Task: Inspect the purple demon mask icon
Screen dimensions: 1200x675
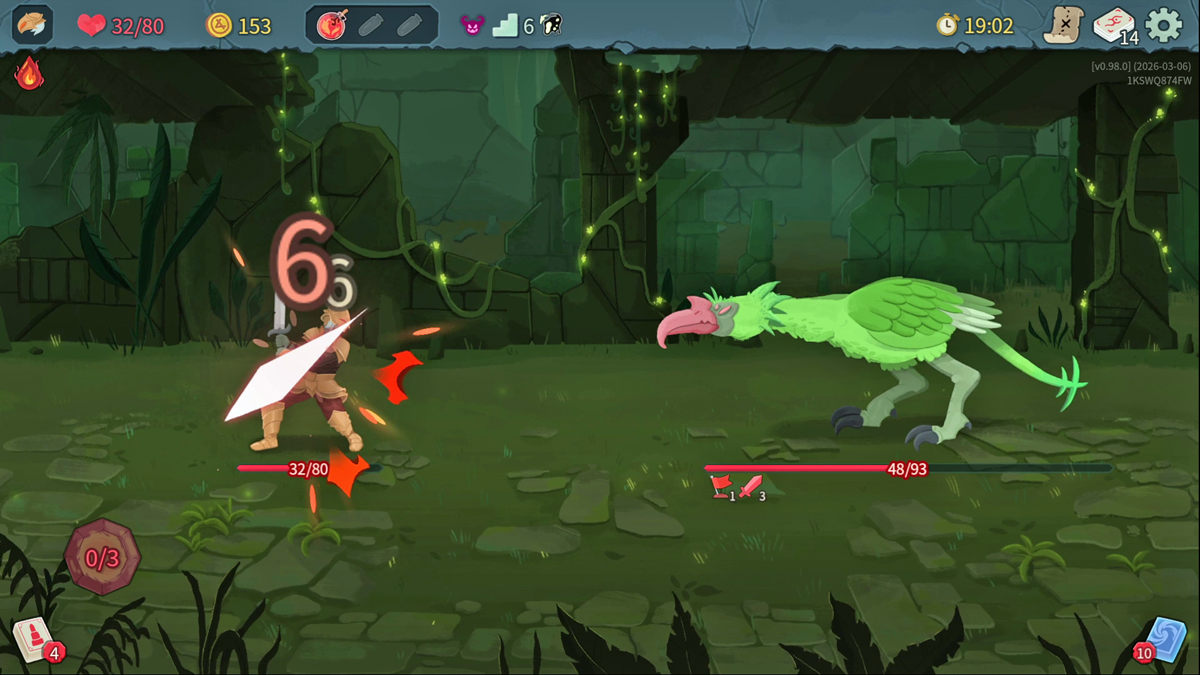Action: (472, 26)
